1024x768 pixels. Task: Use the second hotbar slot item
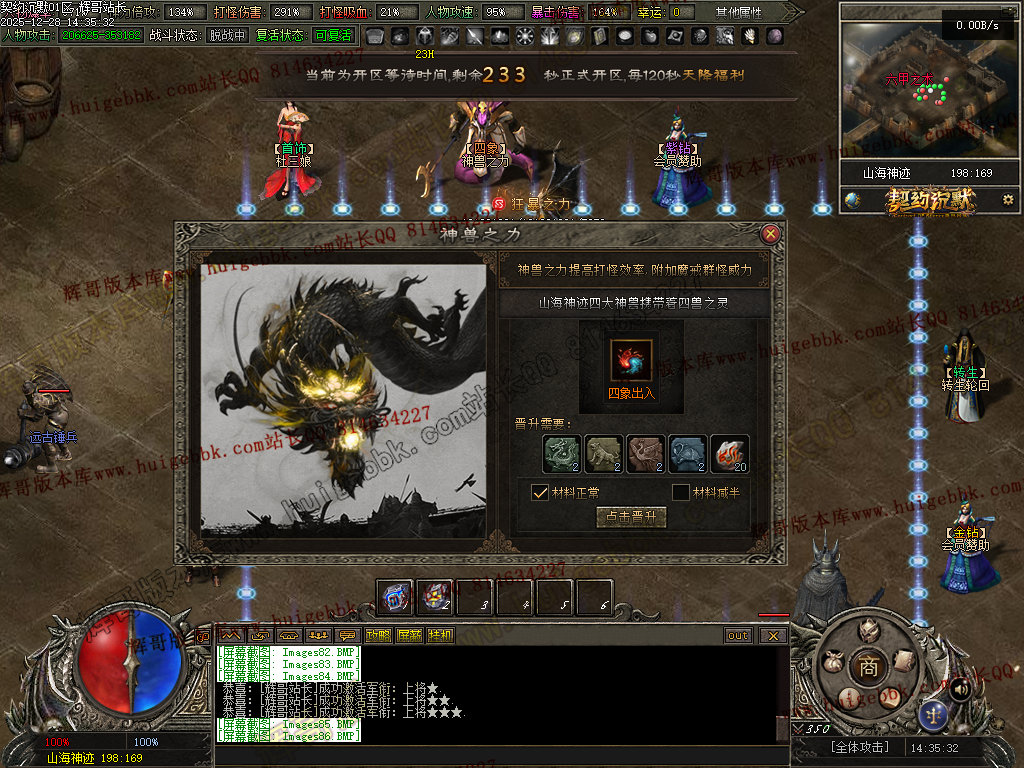(435, 598)
